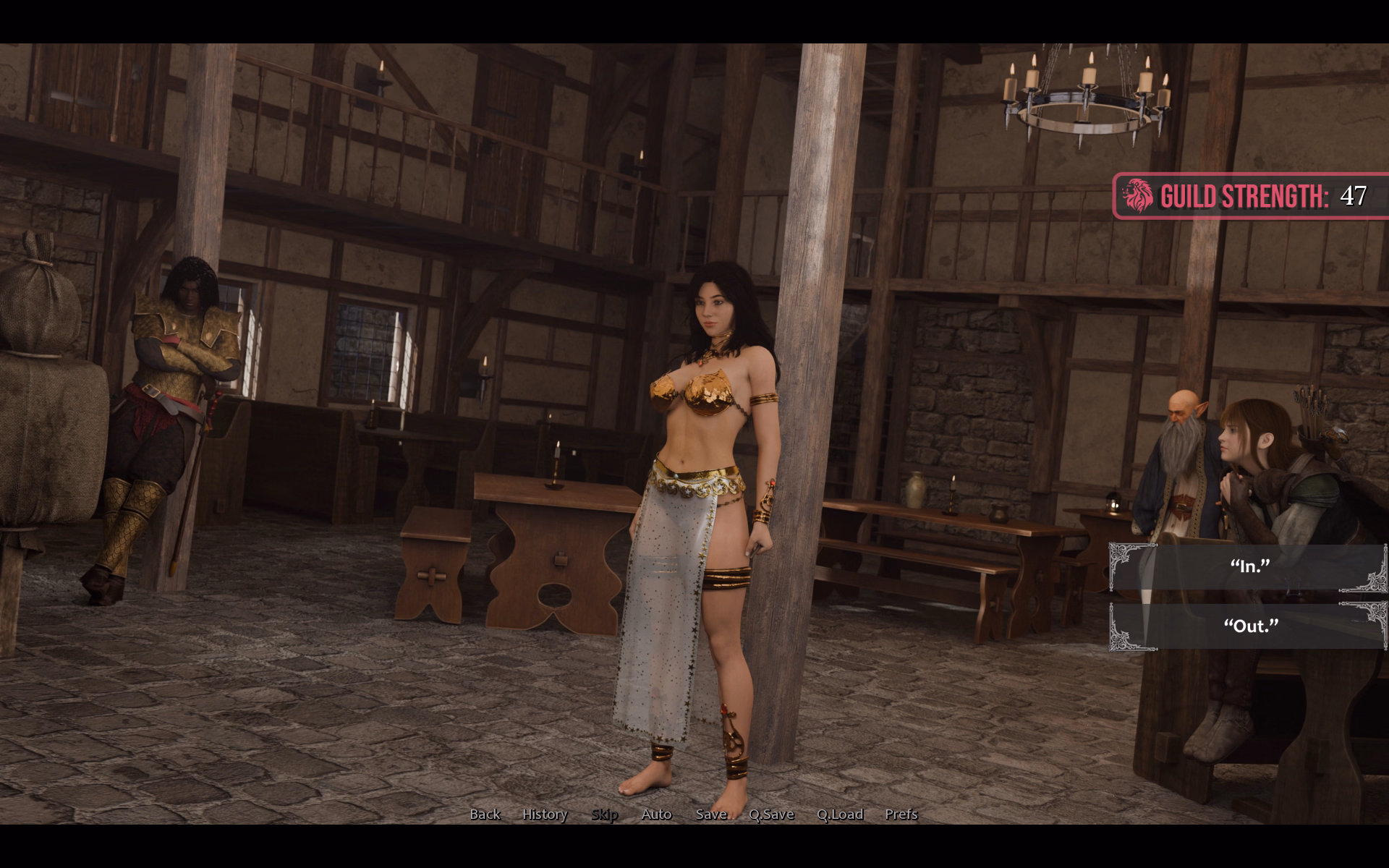Enable Auto advance

656,814
